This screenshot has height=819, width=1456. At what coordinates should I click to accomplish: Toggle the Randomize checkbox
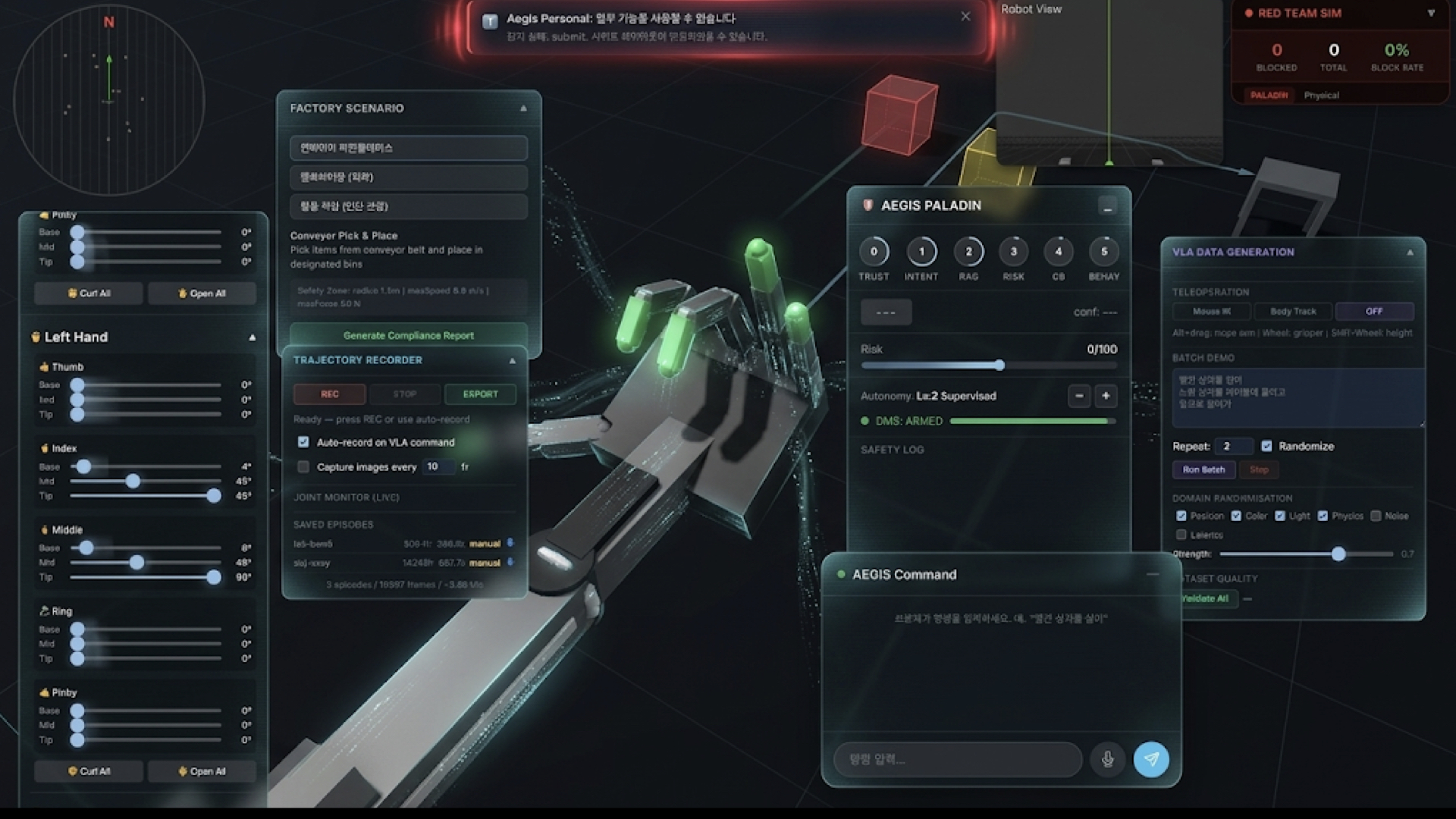tap(1266, 446)
